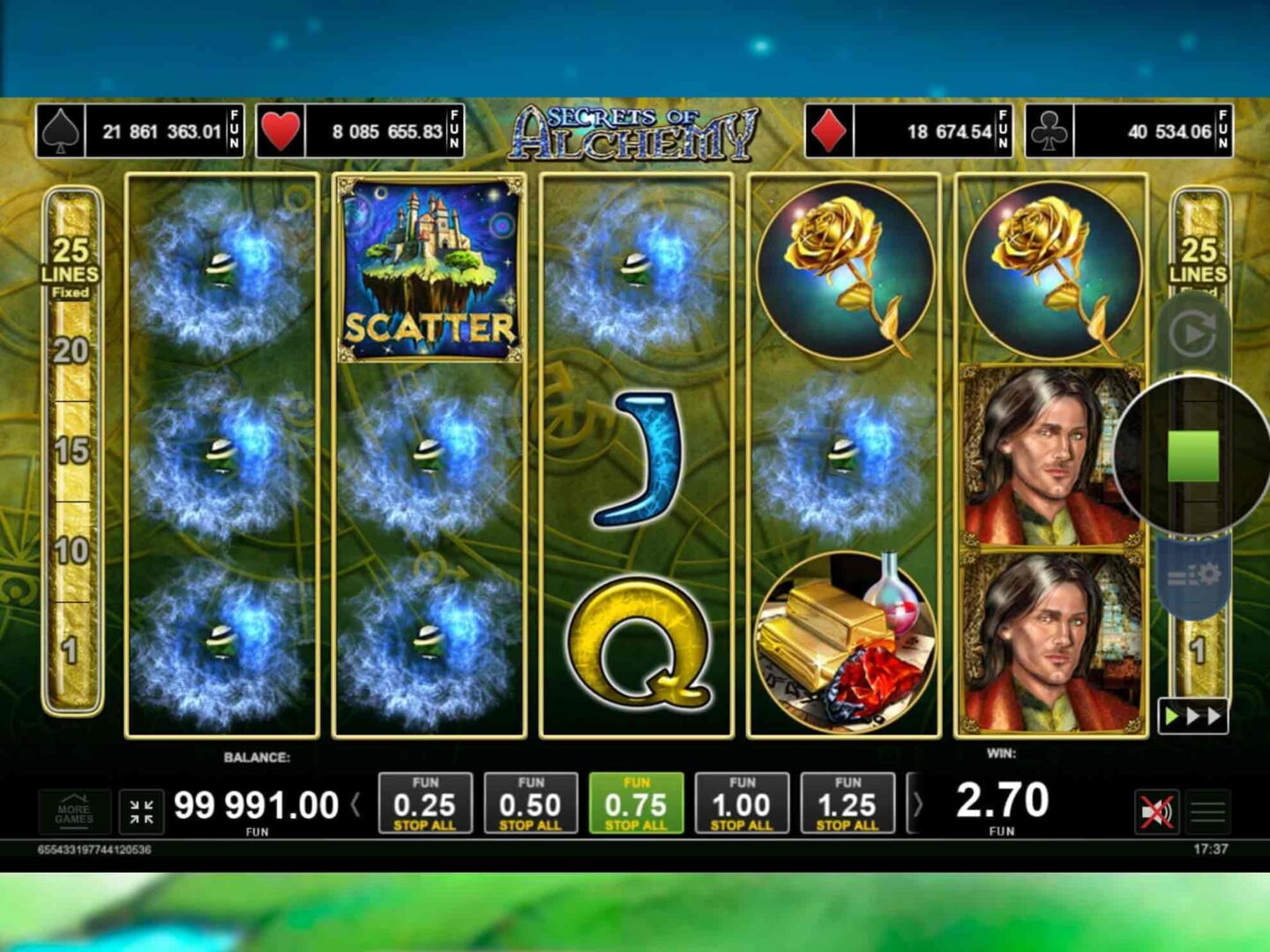
Task: Open the hamburger menu
Action: point(1207,811)
